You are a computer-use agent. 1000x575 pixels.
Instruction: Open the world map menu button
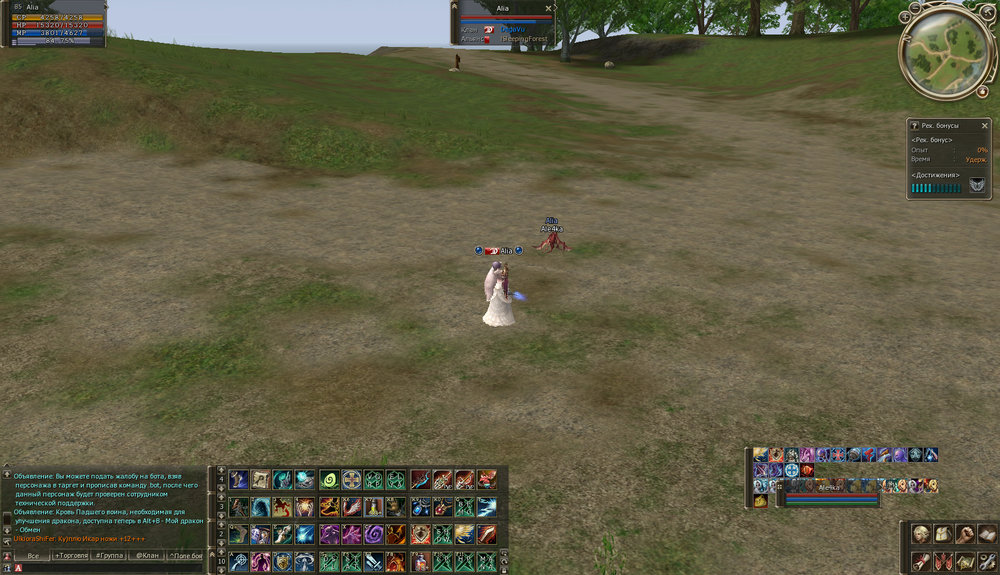pos(964,560)
